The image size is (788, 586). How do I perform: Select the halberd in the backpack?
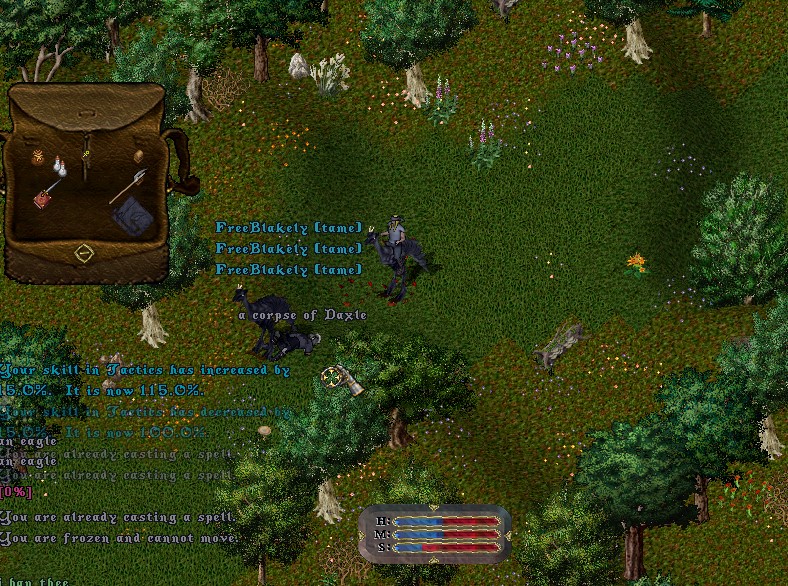[x=128, y=185]
